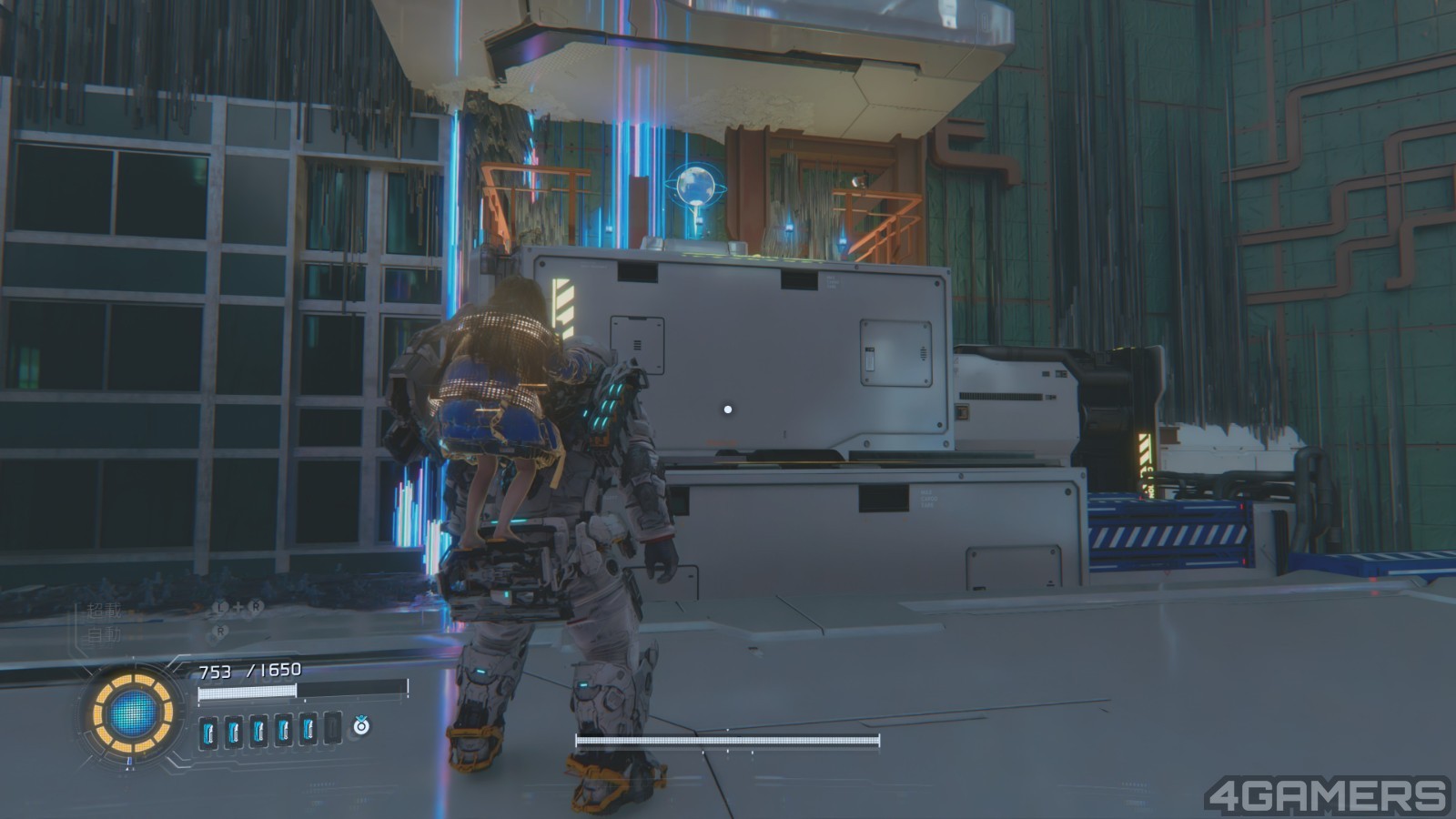This screenshot has width=1456, height=819.
Task: Choose the 自動 auto mode label
Action: point(104,633)
